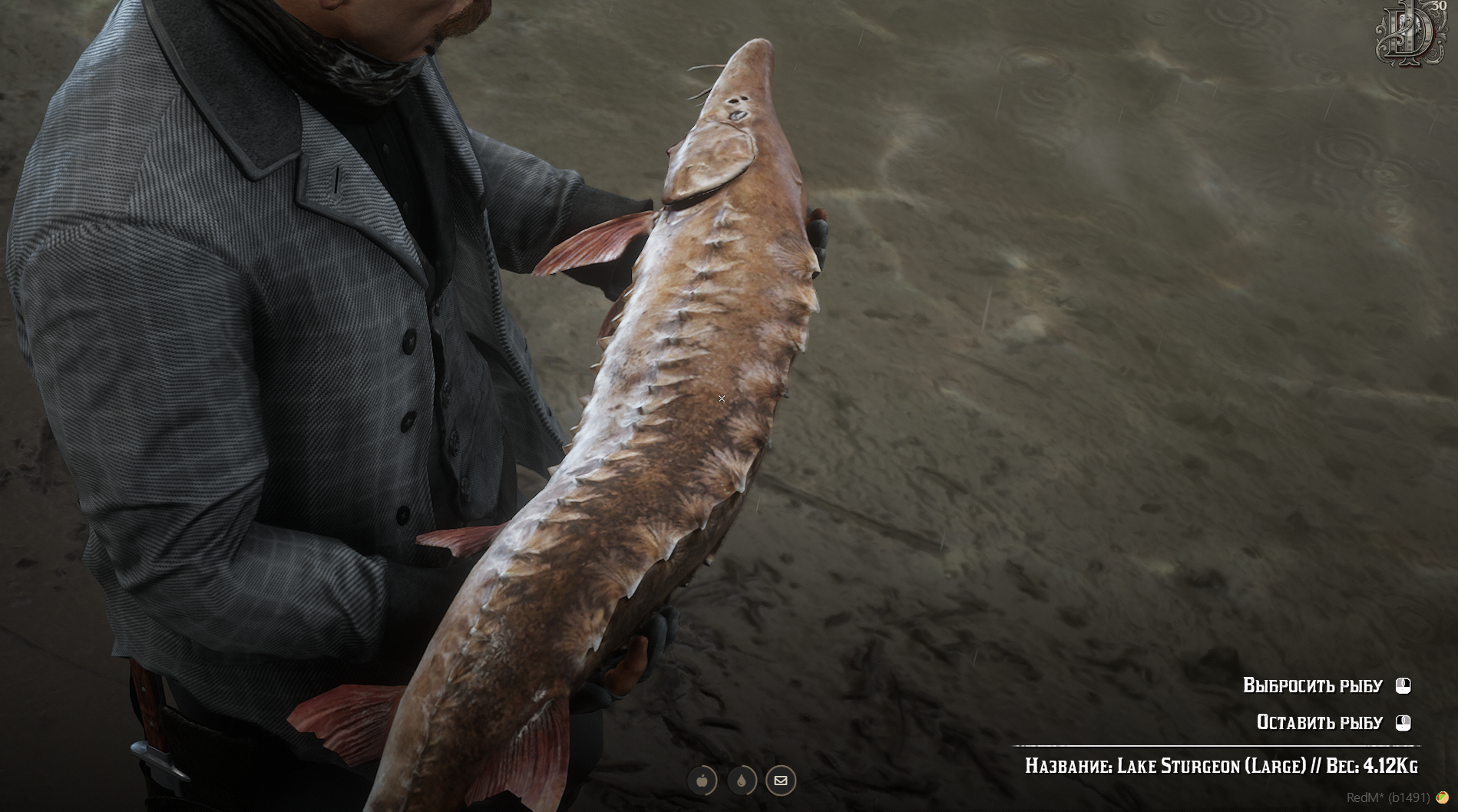Click the apple hunger icon

point(702,781)
